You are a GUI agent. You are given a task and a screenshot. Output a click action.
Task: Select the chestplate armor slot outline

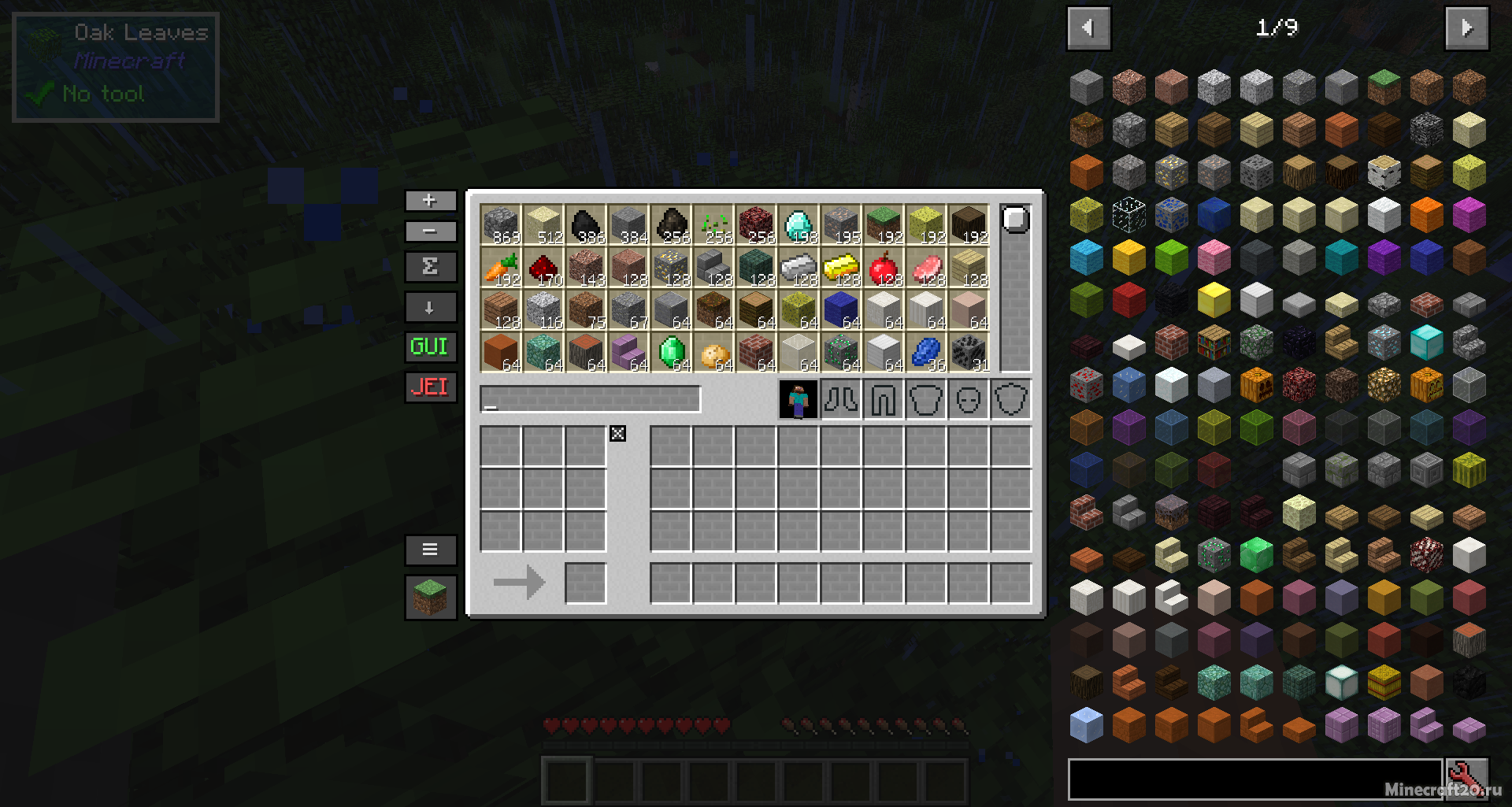point(926,399)
